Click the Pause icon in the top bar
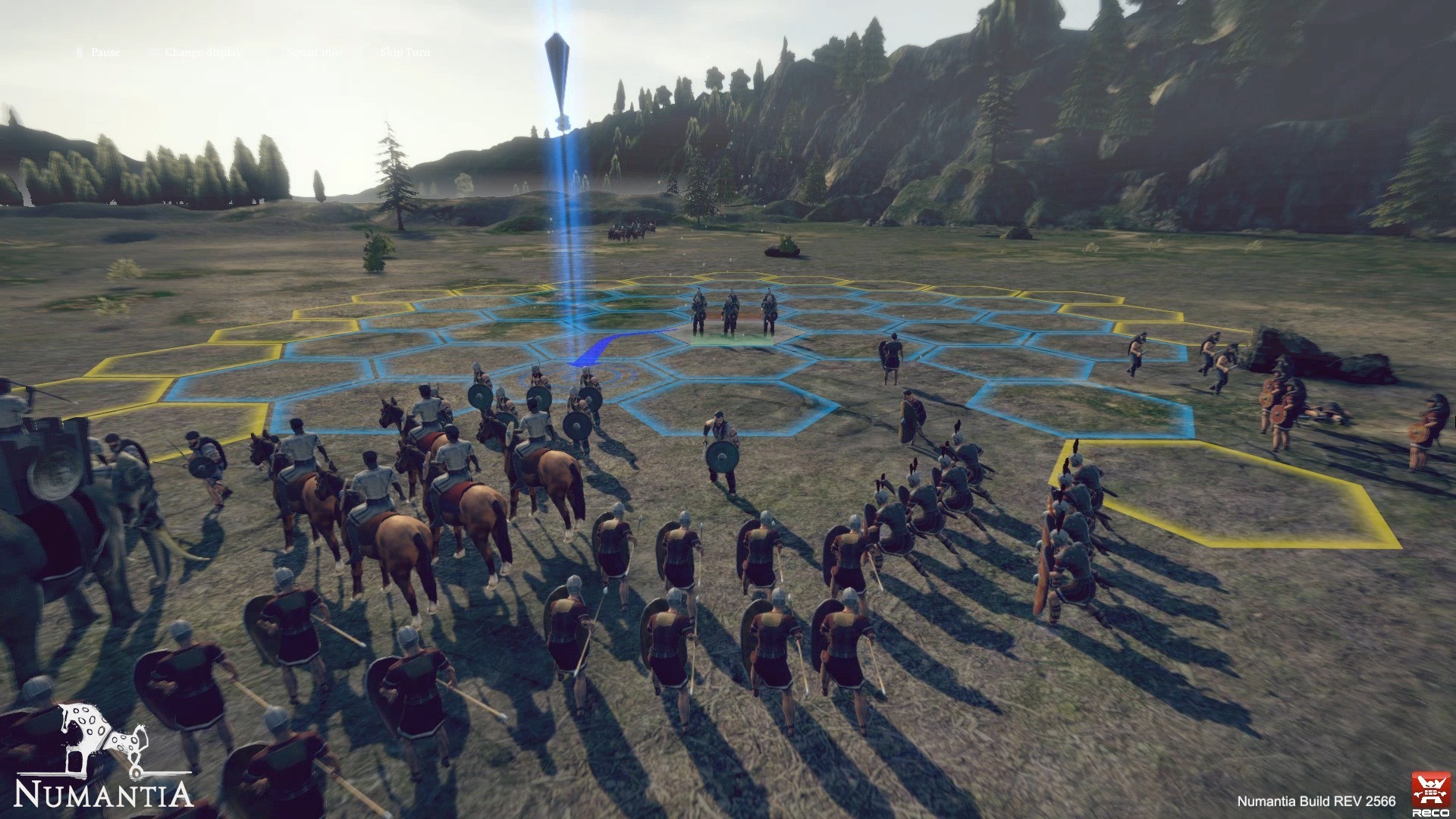 tap(80, 52)
